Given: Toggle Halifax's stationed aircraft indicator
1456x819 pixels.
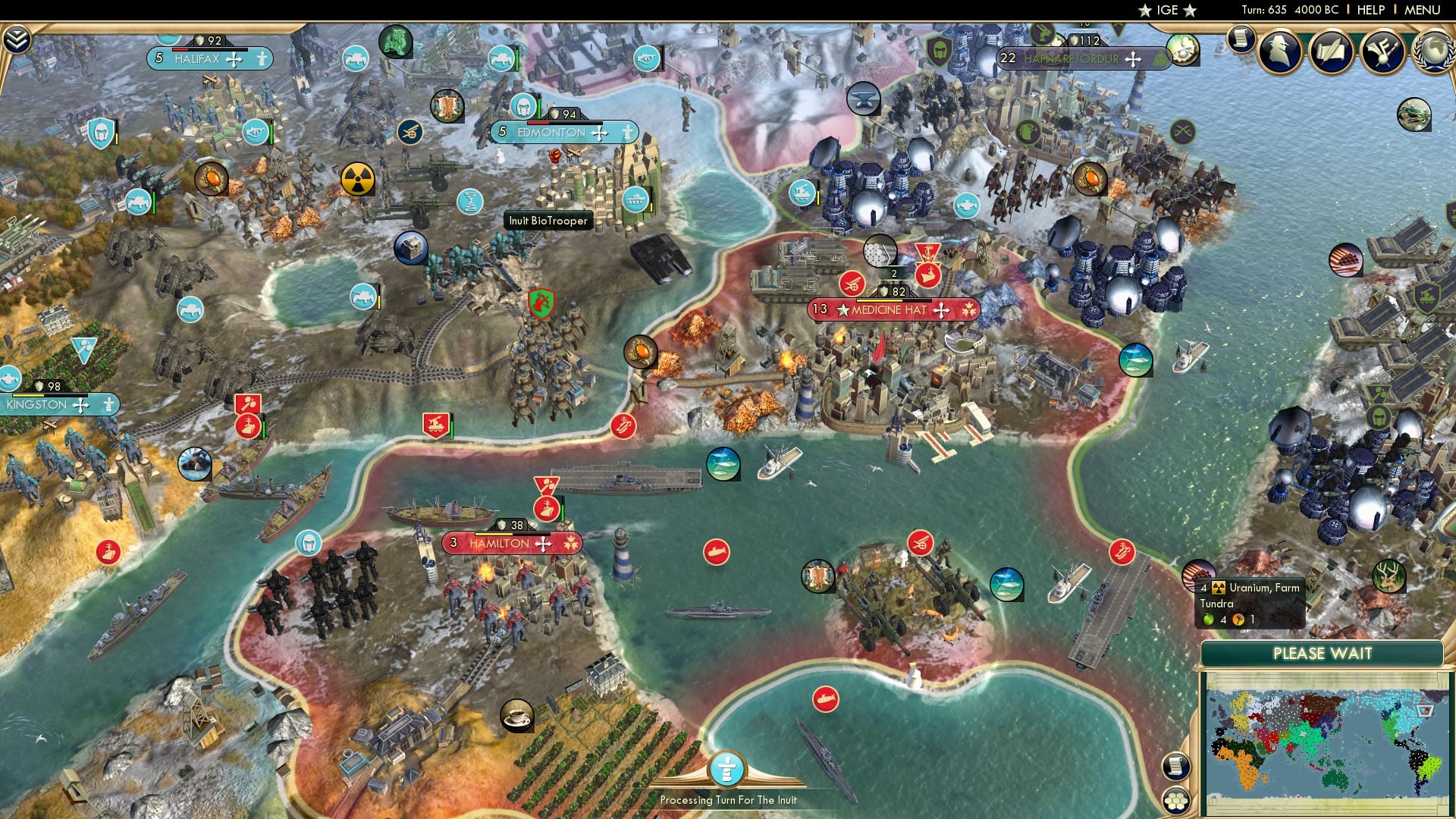Looking at the screenshot, I should 234,61.
